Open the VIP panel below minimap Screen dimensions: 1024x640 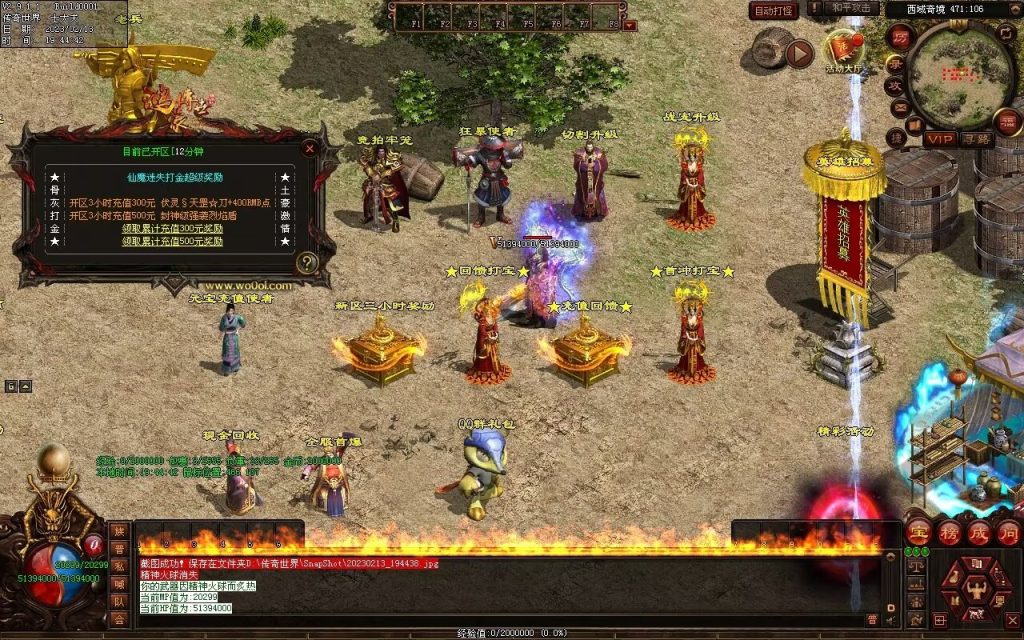939,139
